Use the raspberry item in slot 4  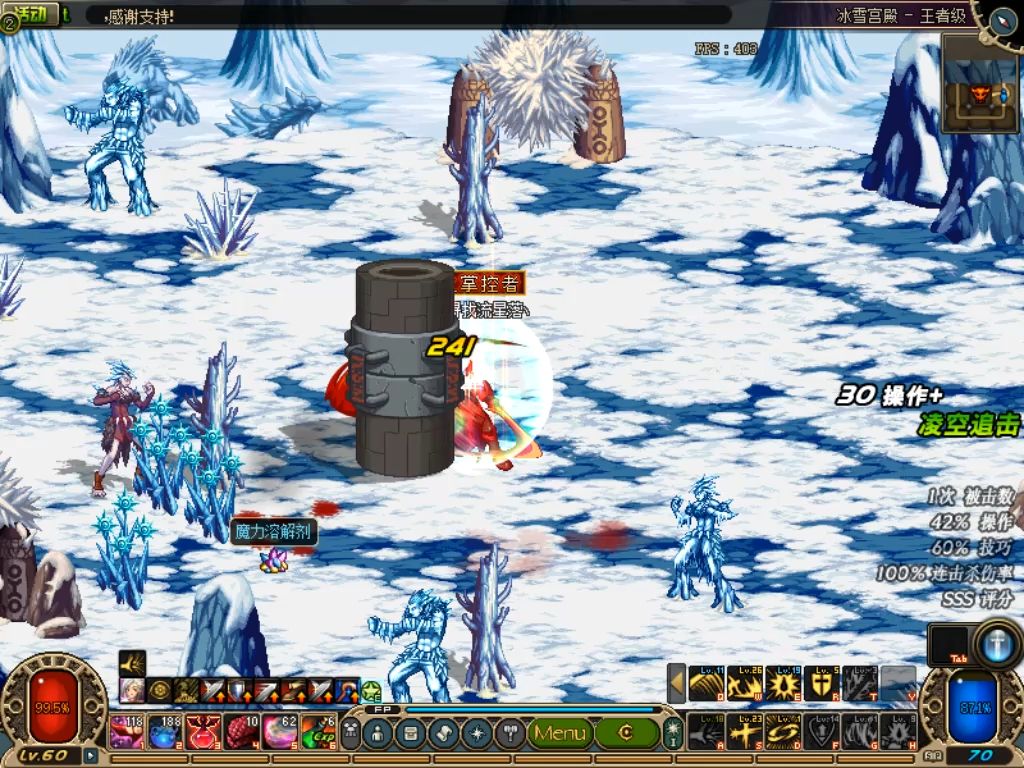[x=243, y=732]
